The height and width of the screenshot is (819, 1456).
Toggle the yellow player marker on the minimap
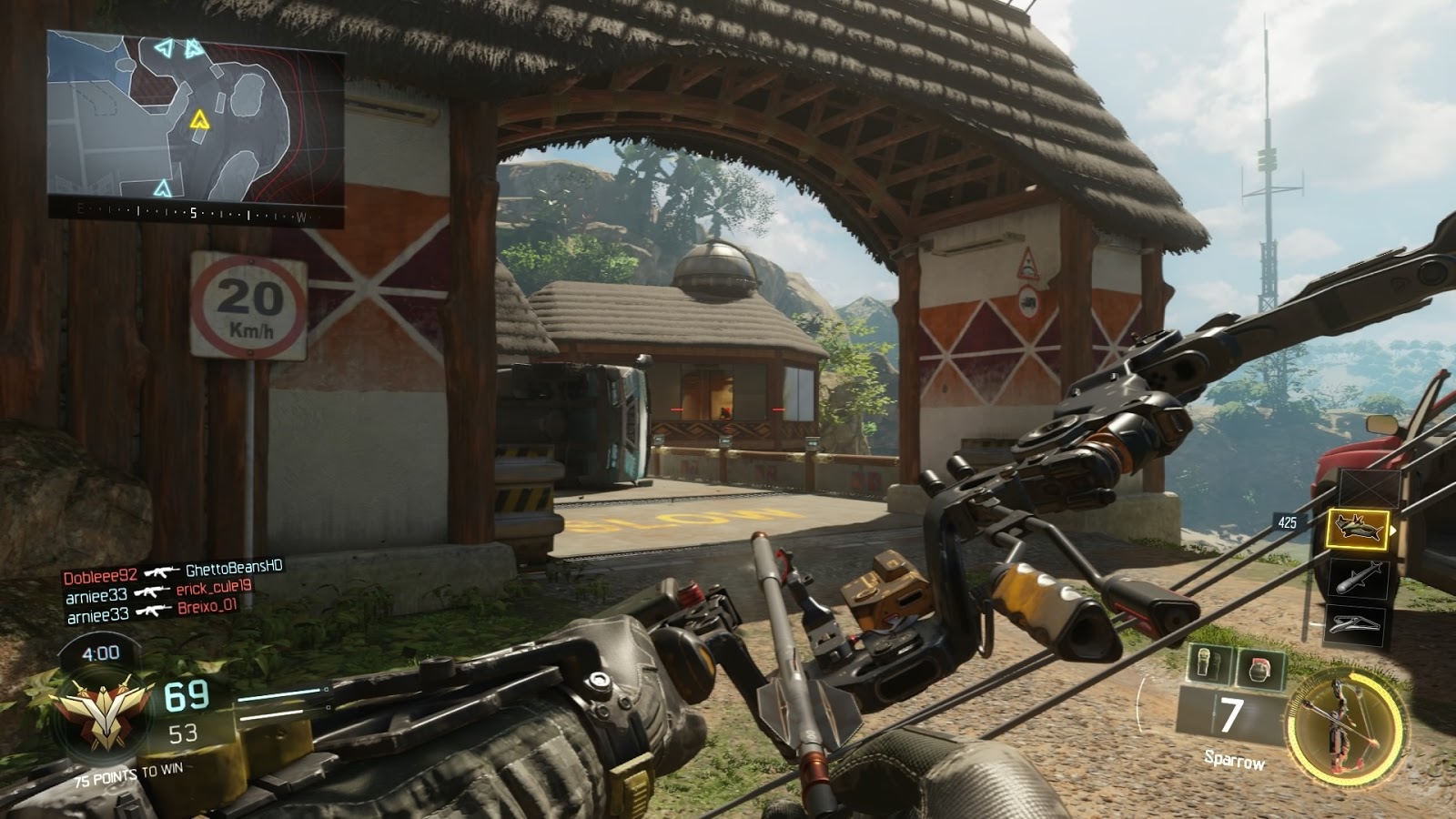click(x=199, y=117)
